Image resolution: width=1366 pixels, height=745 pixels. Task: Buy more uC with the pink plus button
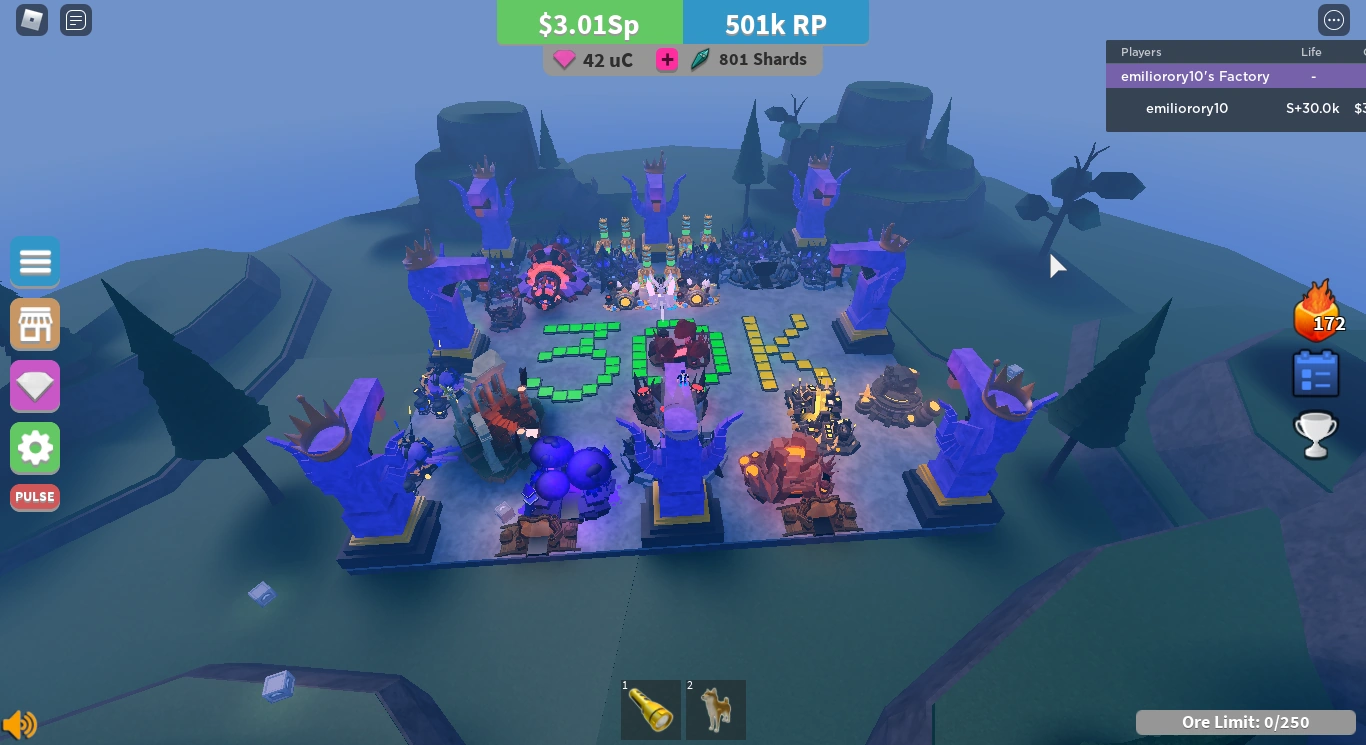click(x=666, y=59)
